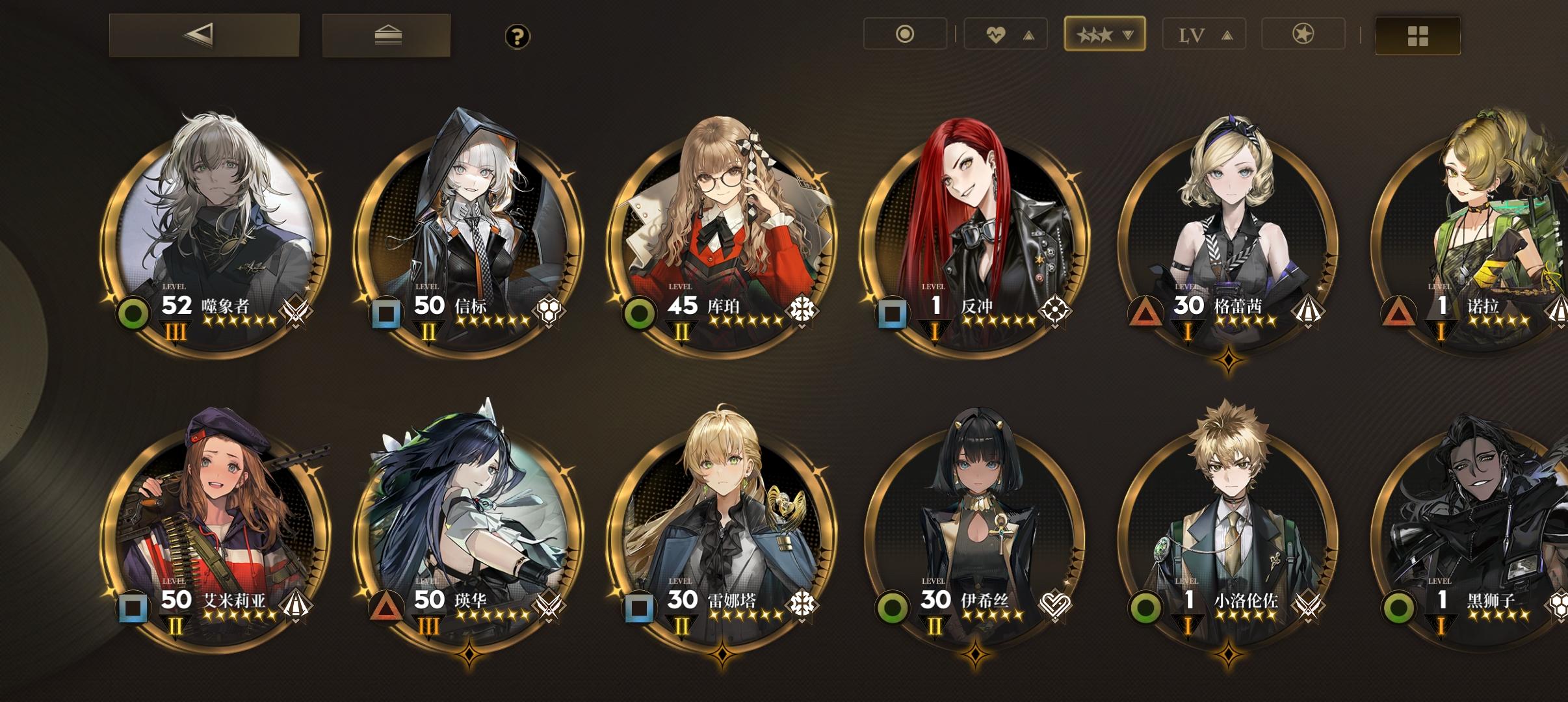The height and width of the screenshot is (702, 1568).
Task: Enable ascending favorability sorting
Action: (1028, 34)
